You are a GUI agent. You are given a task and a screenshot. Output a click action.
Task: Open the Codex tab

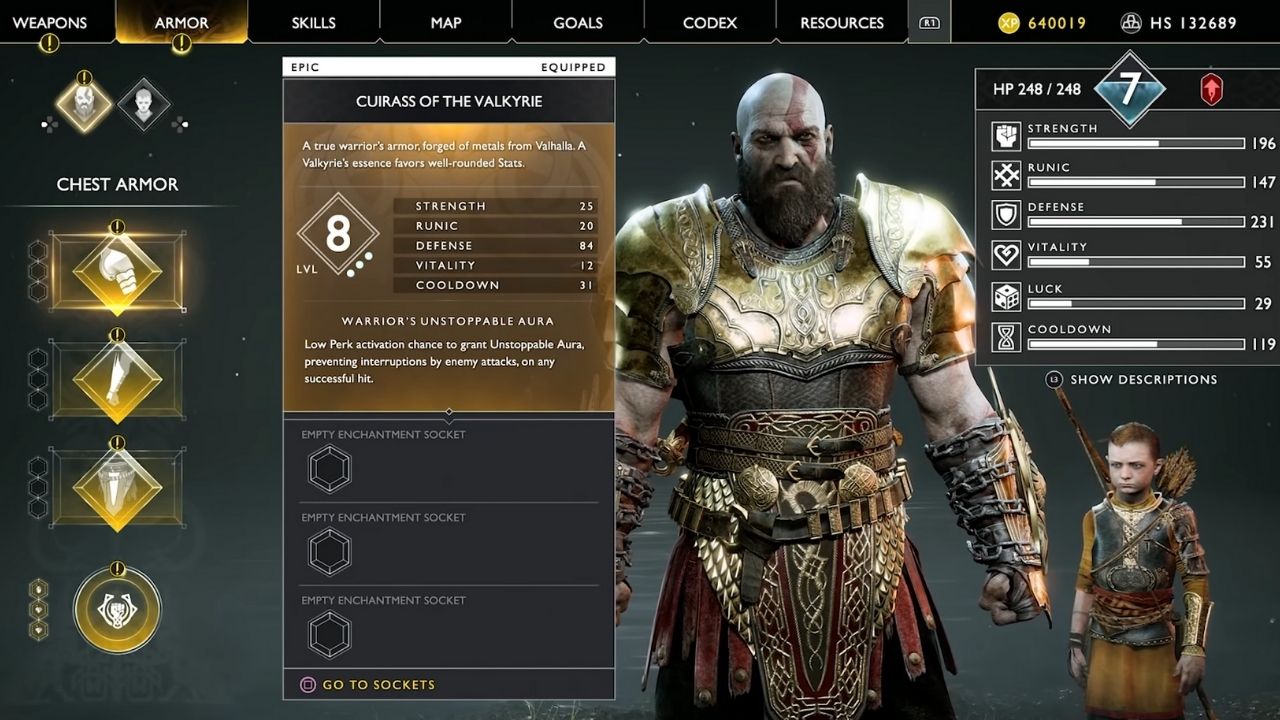click(710, 22)
